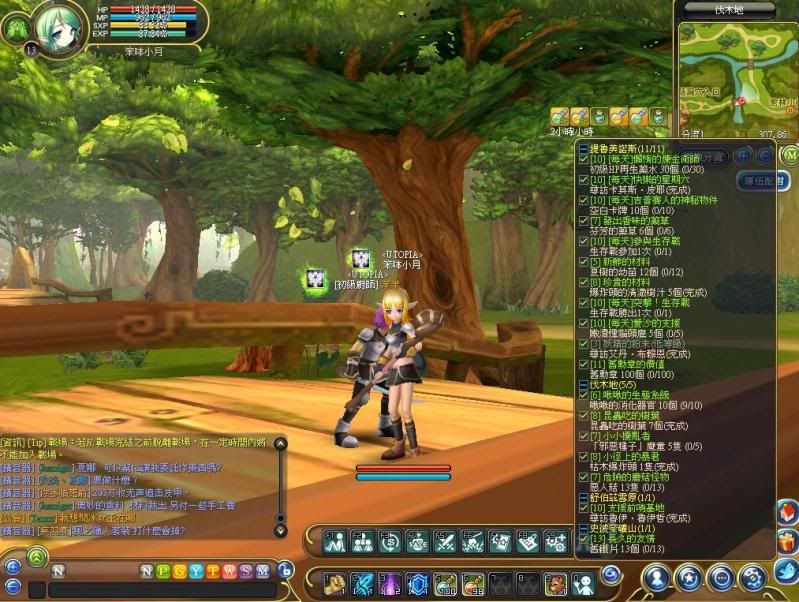
Task: Select the orange G chat channel button
Action: [179, 571]
